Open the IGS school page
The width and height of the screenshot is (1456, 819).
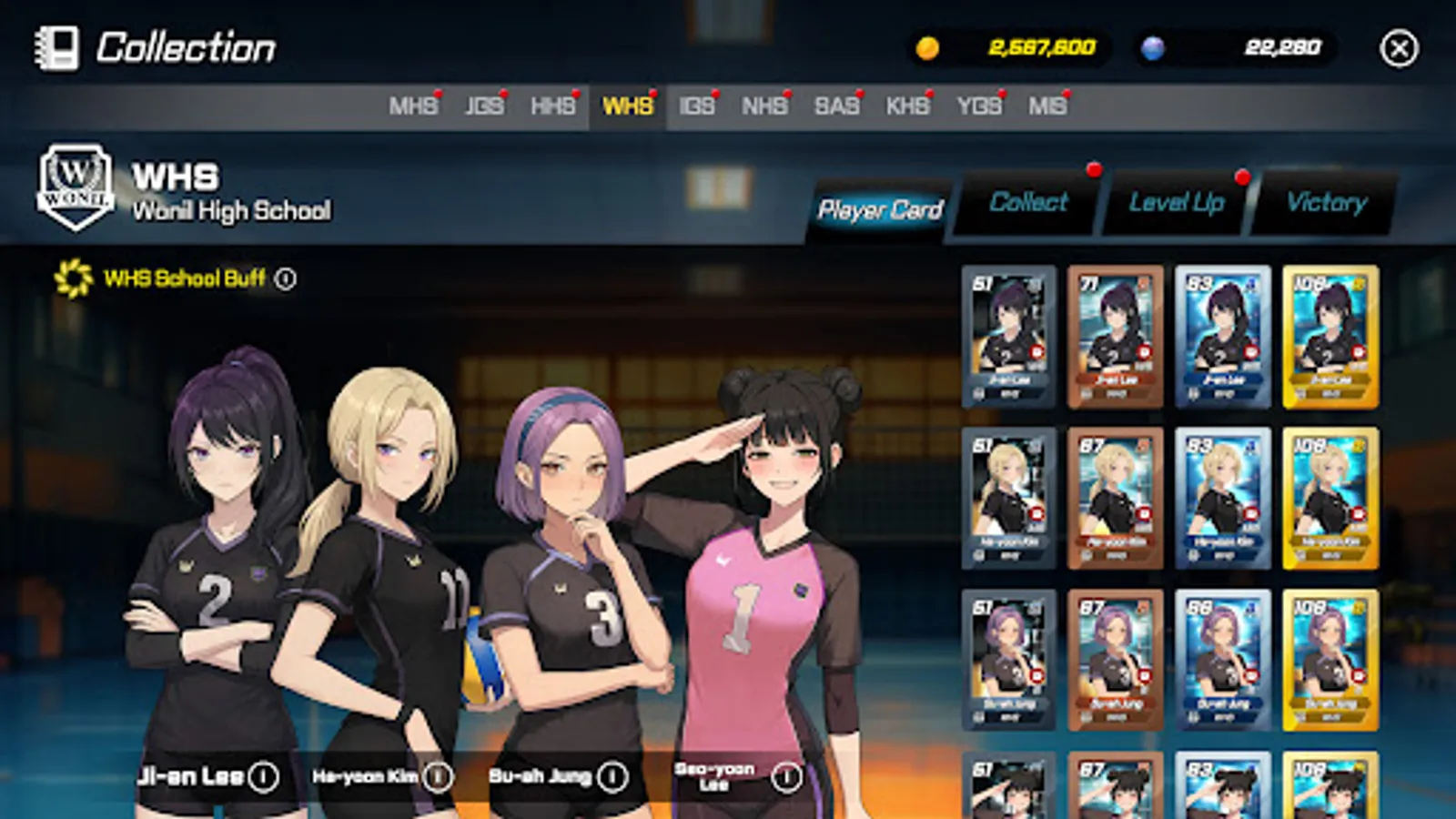[697, 106]
